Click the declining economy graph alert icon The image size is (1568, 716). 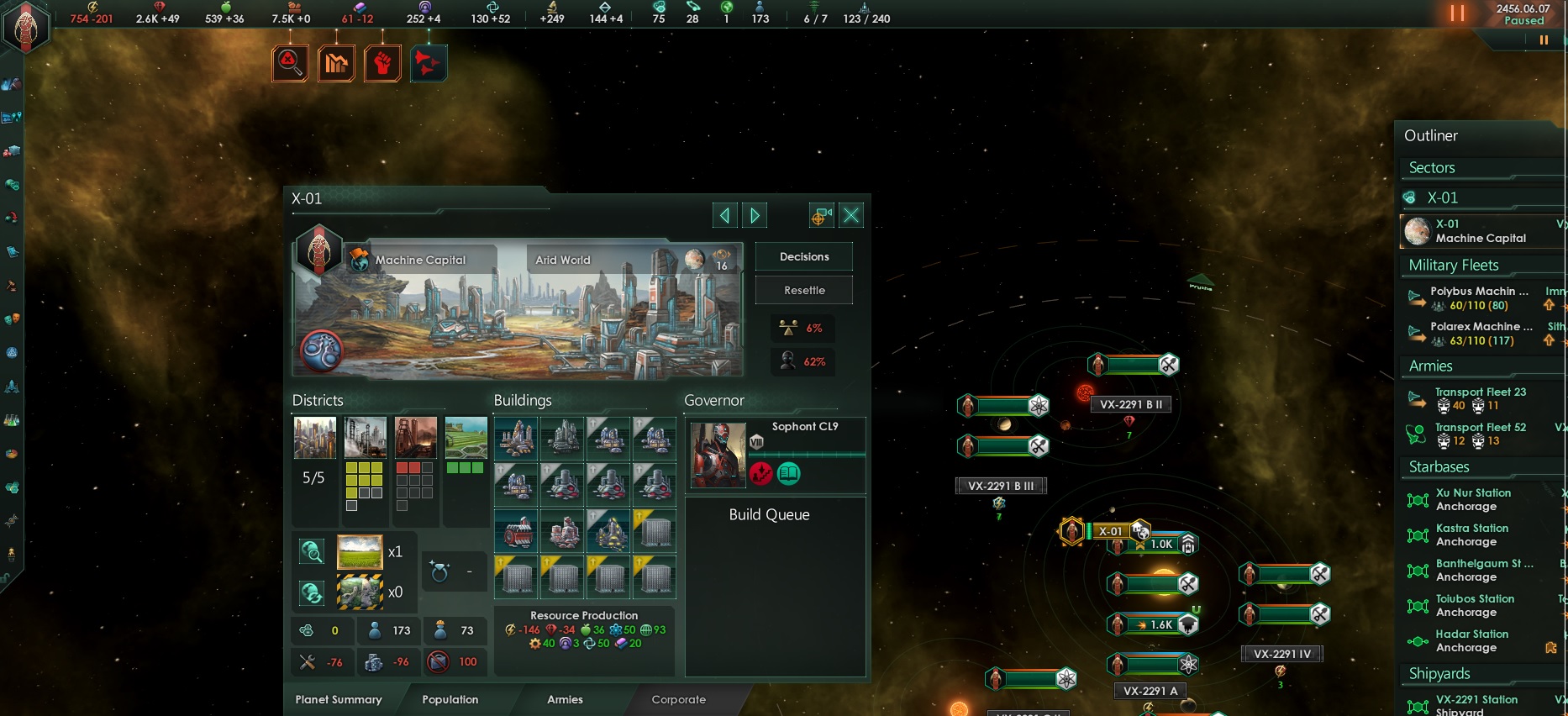tap(336, 63)
